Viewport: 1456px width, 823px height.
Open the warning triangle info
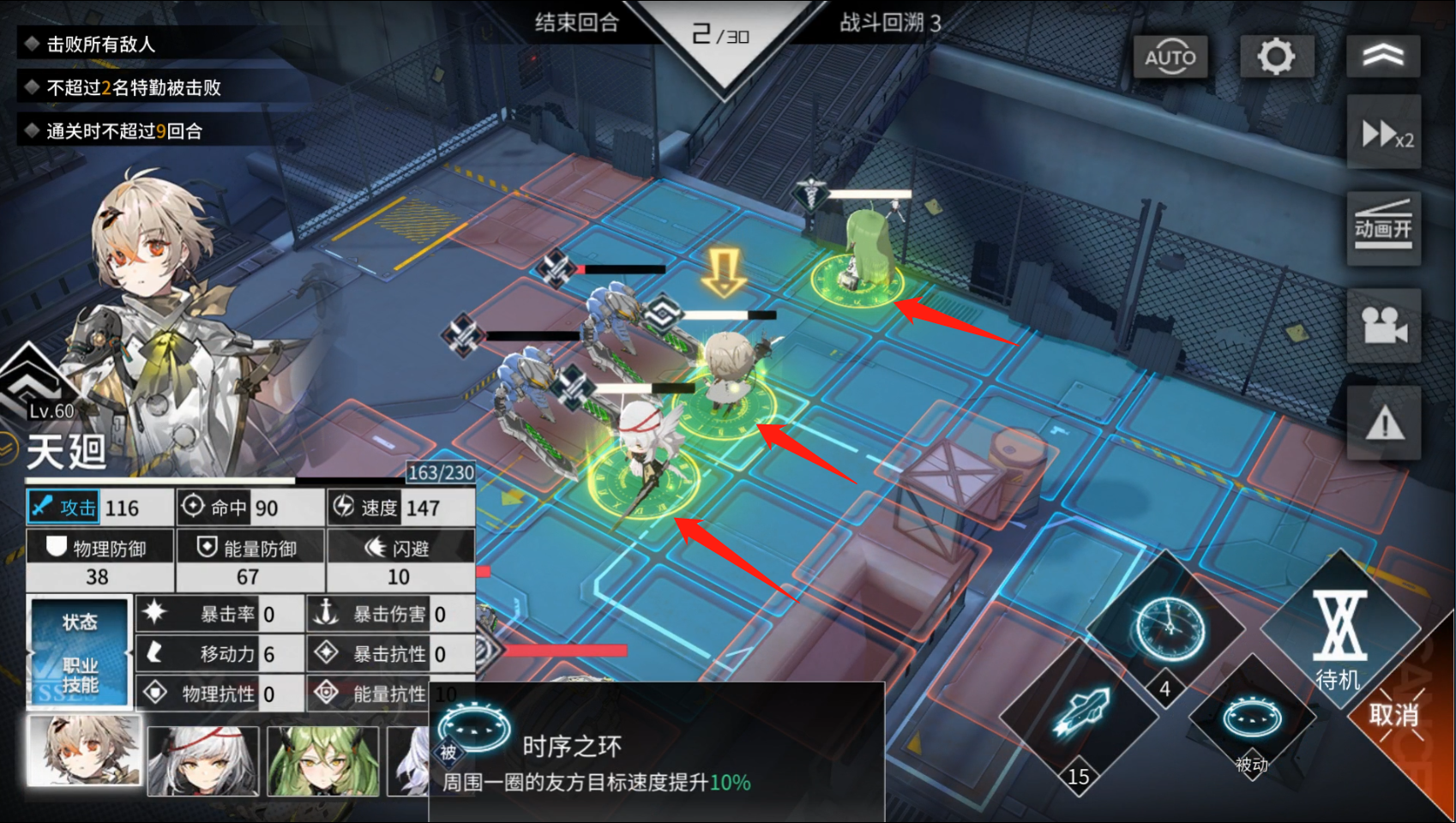pyautogui.click(x=1383, y=423)
